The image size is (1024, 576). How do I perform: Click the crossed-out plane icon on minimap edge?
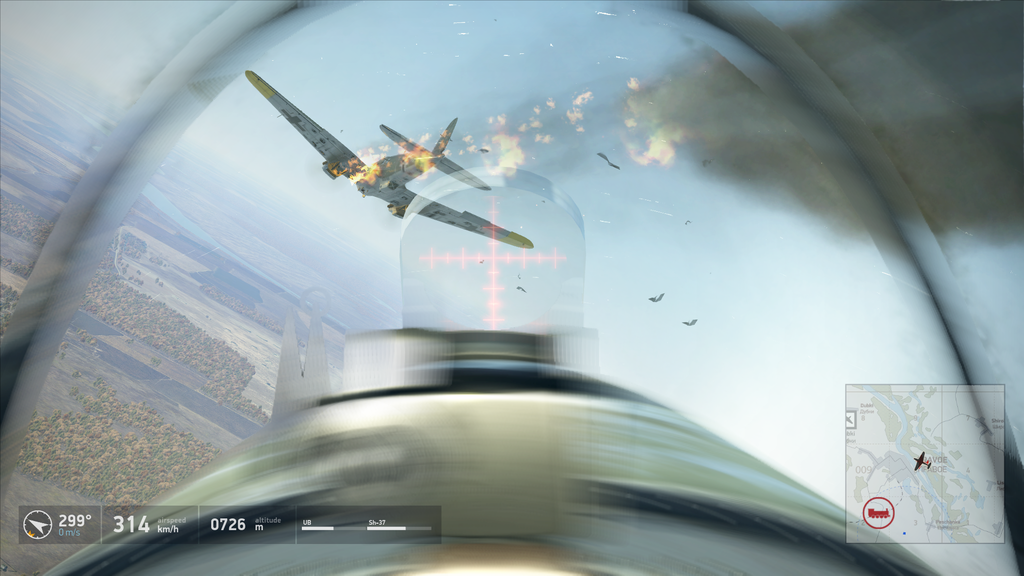point(851,419)
